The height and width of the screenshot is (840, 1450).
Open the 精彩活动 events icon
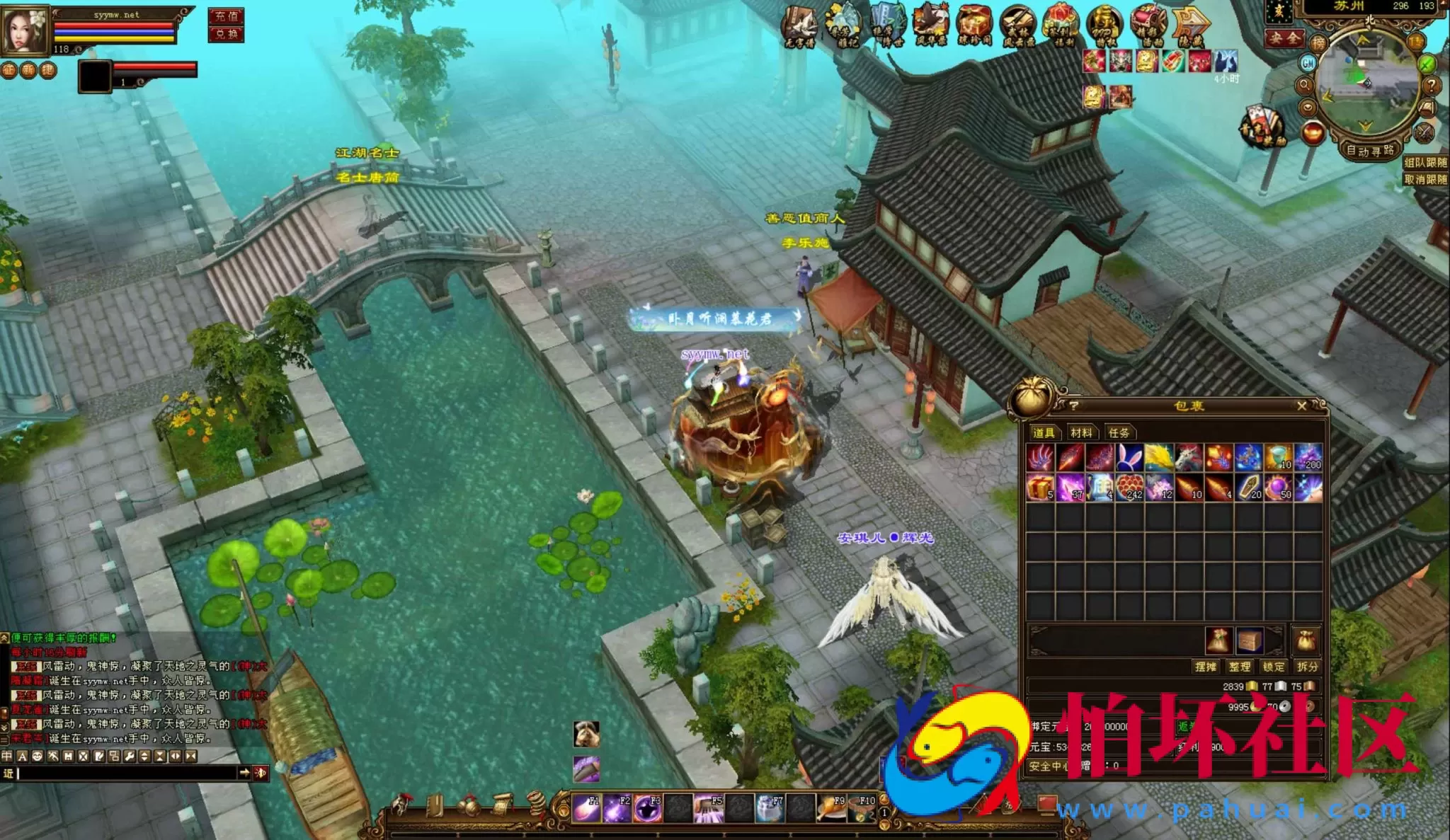click(1147, 20)
